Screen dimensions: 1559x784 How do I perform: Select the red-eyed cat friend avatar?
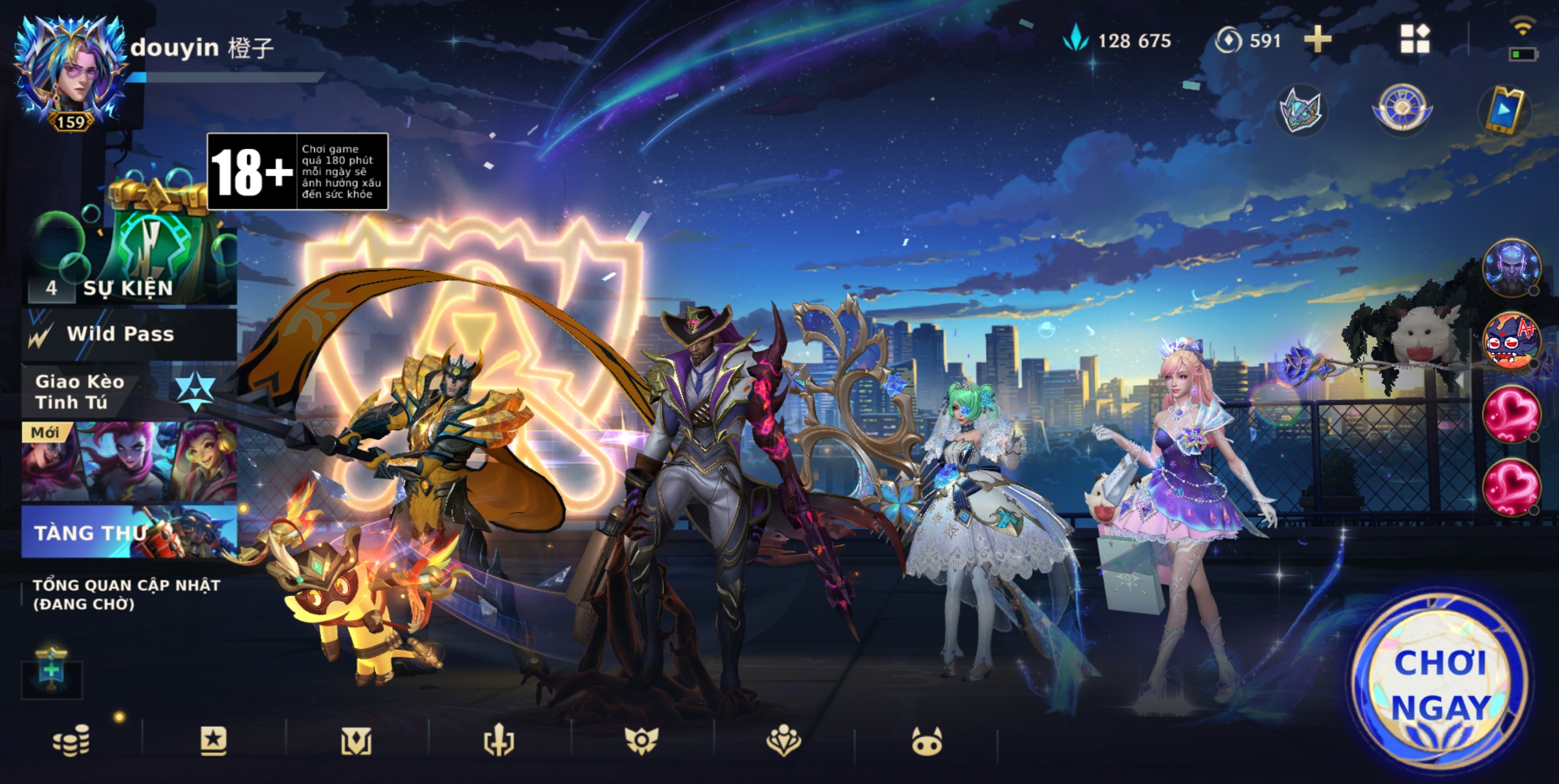(x=1511, y=341)
